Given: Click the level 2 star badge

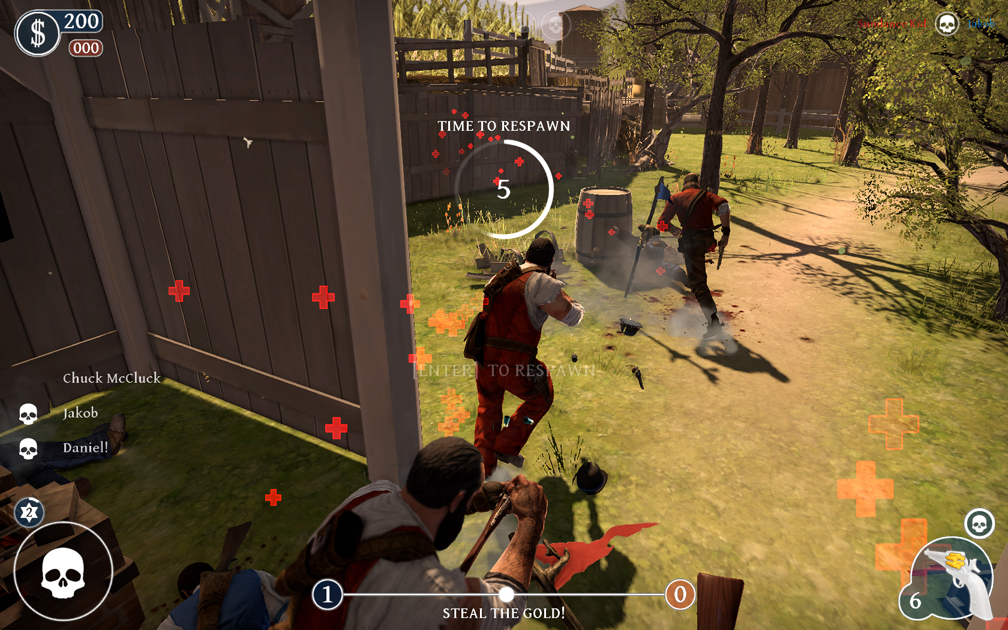Looking at the screenshot, I should click(x=29, y=512).
